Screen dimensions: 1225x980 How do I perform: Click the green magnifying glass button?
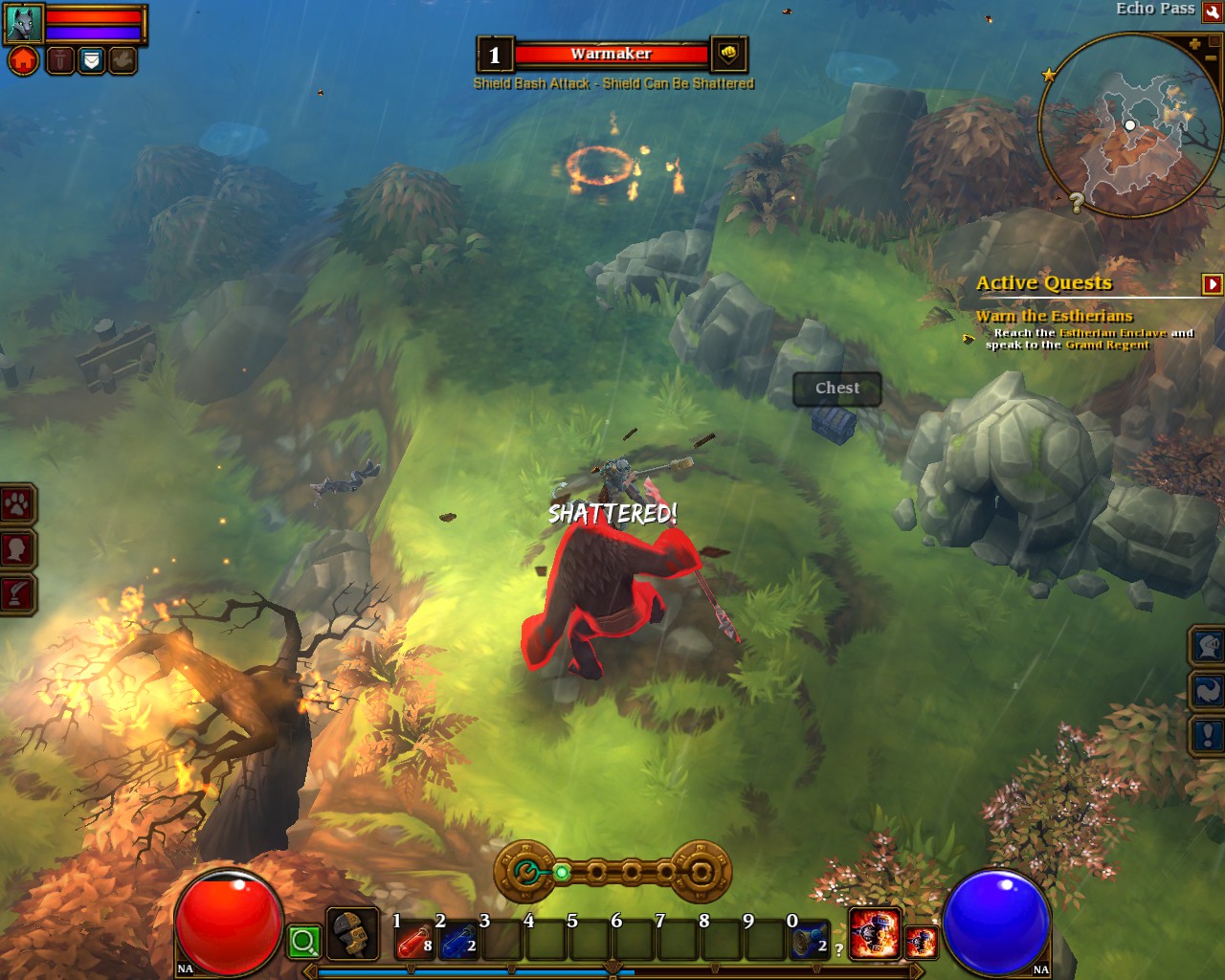(304, 942)
